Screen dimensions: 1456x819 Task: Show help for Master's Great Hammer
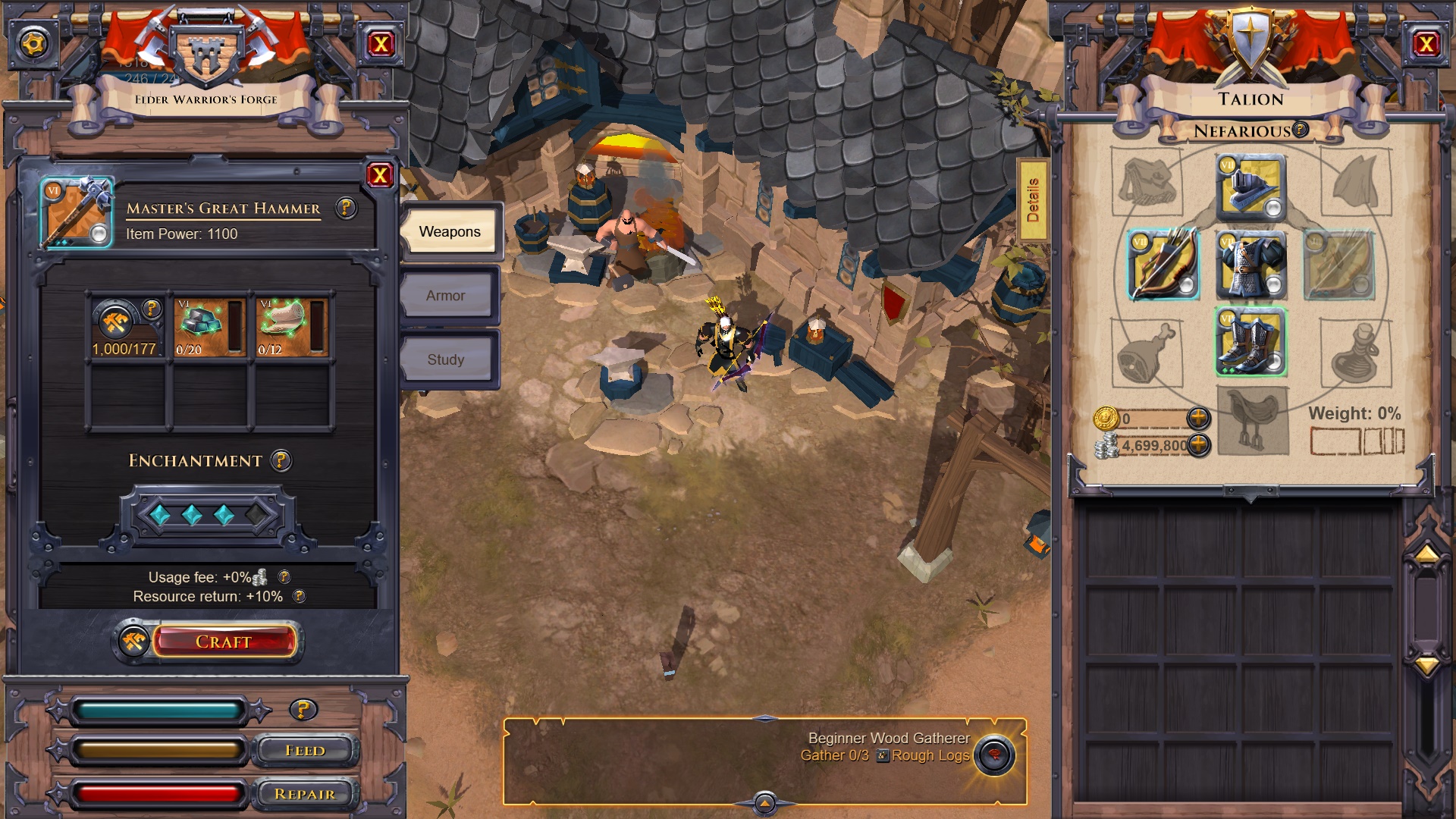click(346, 208)
